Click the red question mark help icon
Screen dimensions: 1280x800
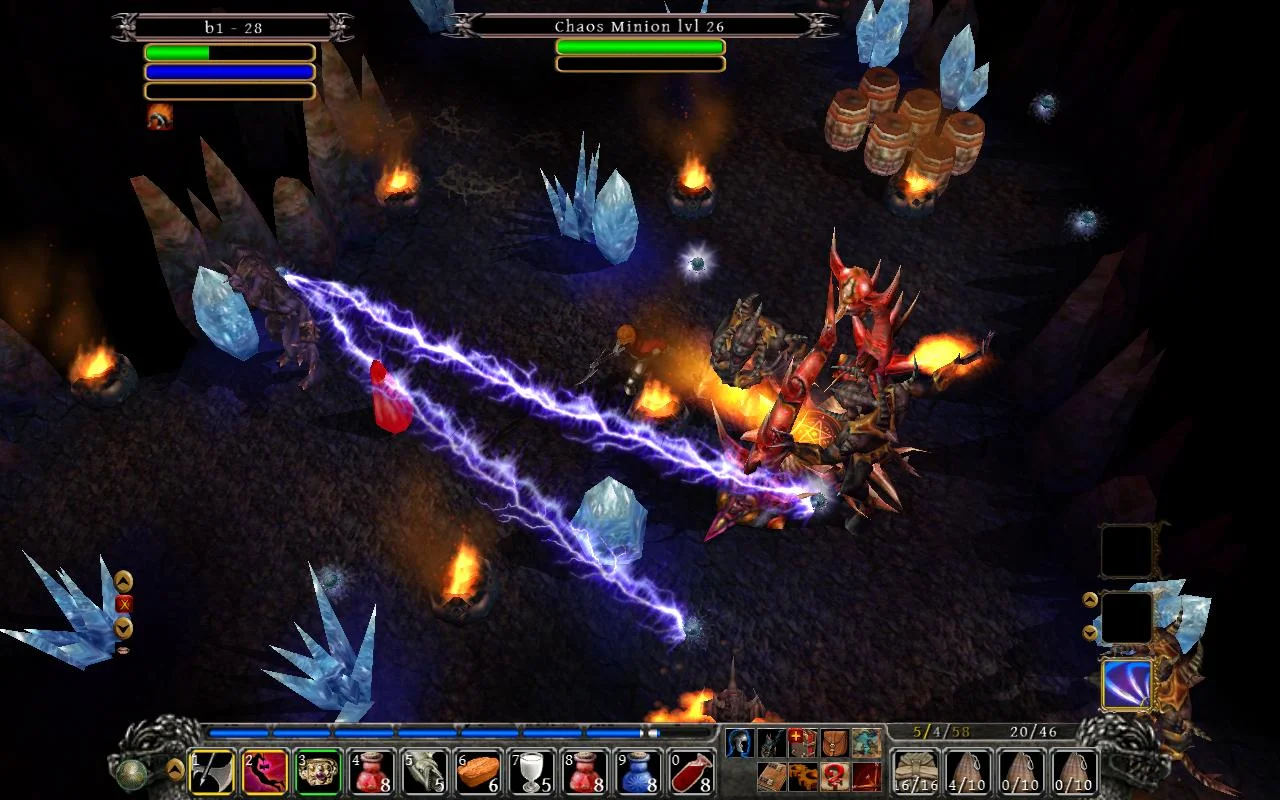point(835,776)
